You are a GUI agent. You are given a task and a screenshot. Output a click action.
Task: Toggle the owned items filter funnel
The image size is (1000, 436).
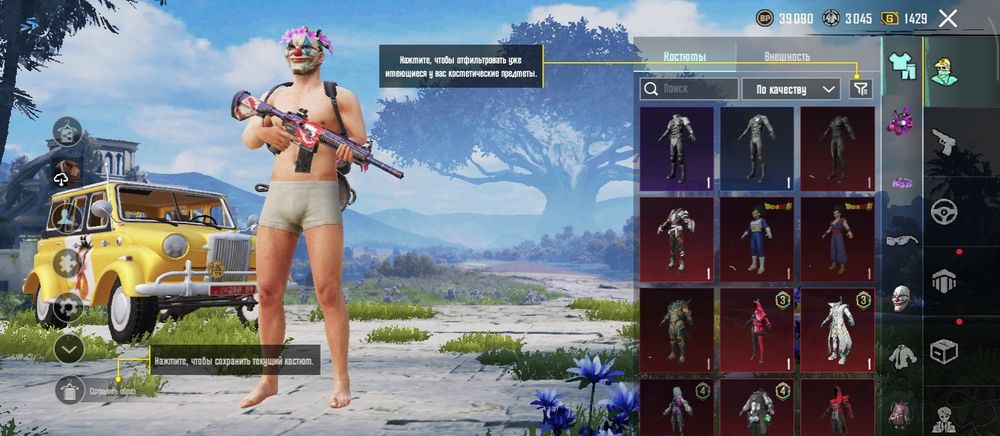pyautogui.click(x=860, y=89)
